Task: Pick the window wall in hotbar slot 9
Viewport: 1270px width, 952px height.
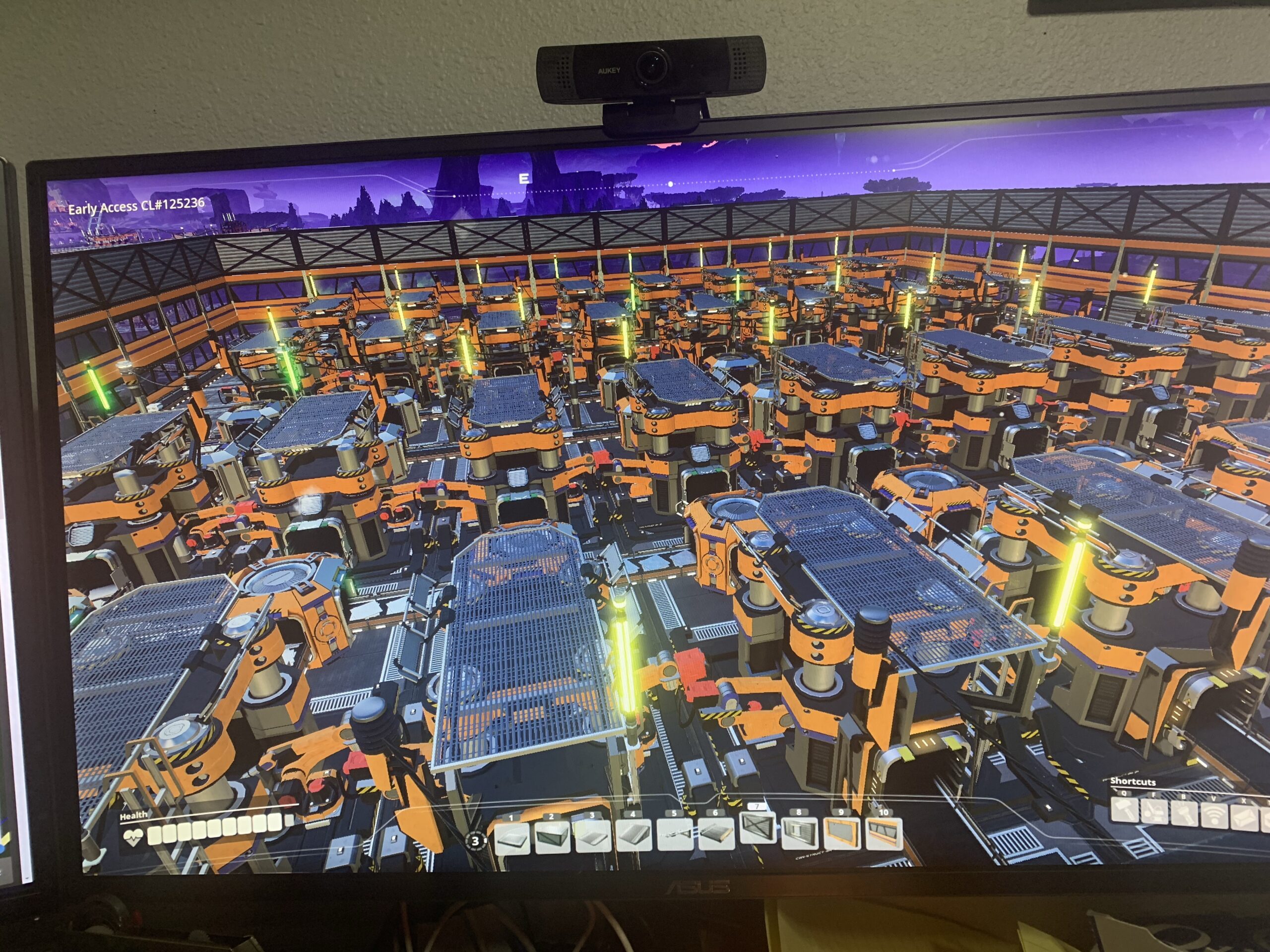Action: pos(841,832)
